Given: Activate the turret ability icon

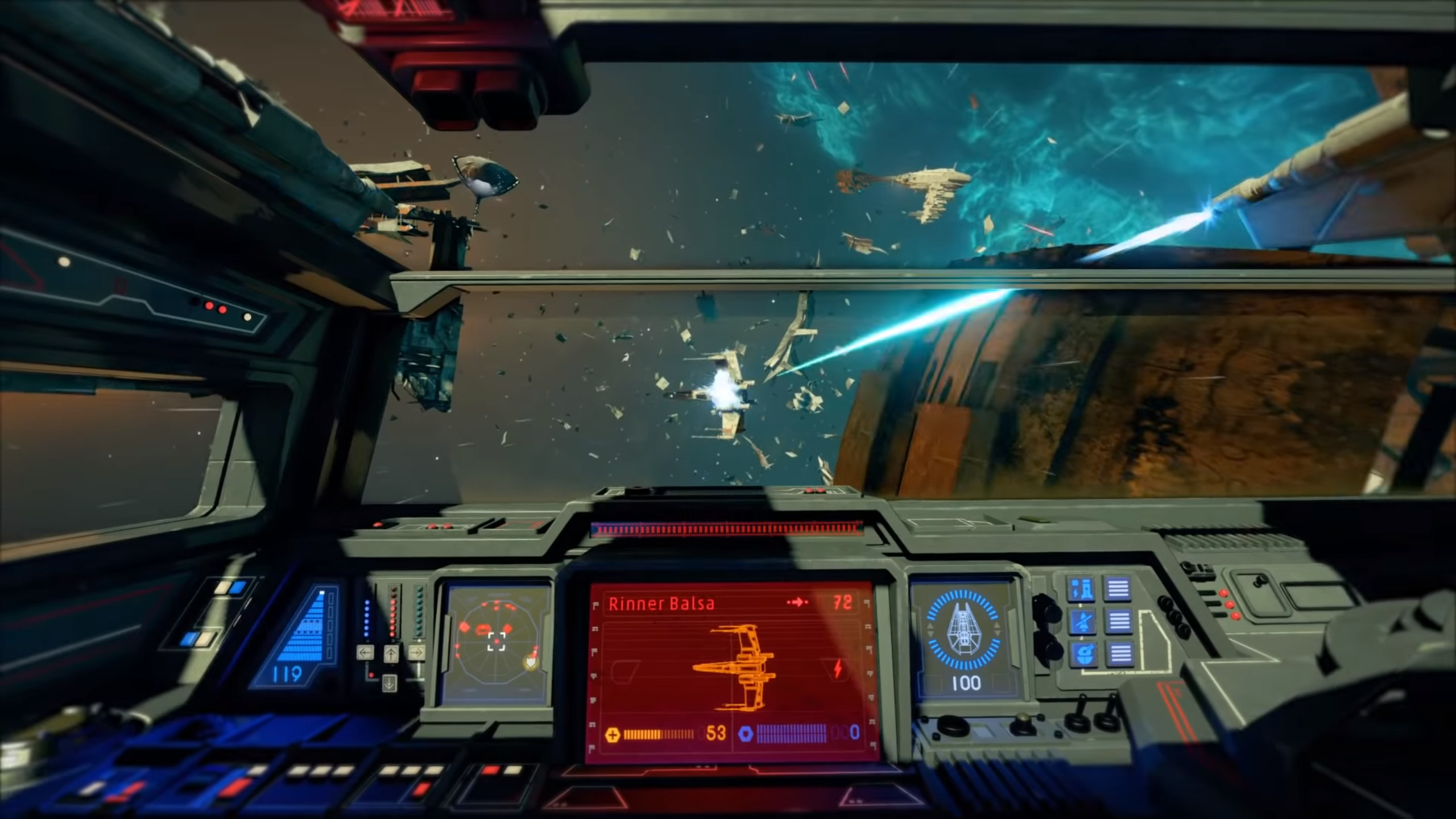Looking at the screenshot, I should pyautogui.click(x=1082, y=589).
